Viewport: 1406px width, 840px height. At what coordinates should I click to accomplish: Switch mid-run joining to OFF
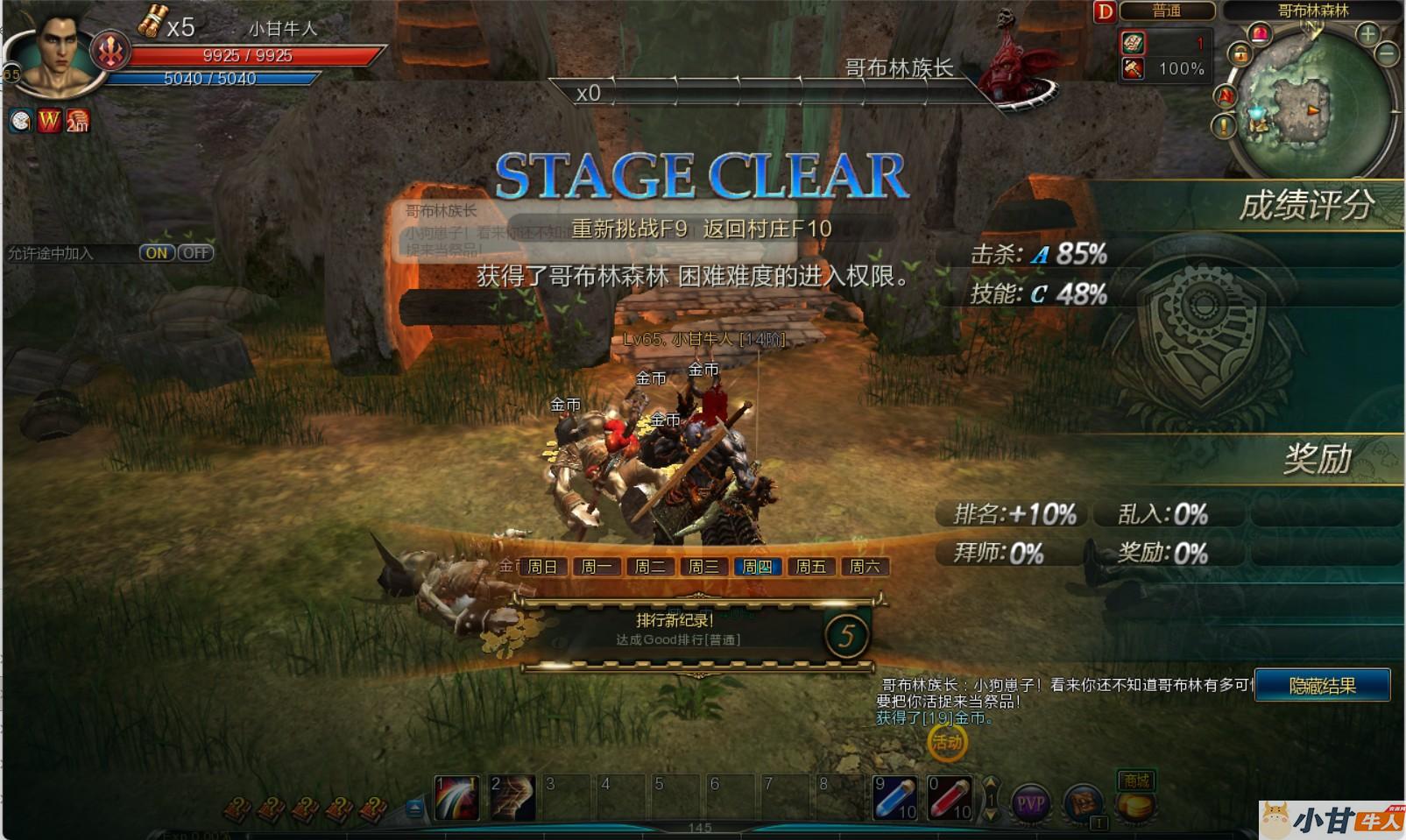click(x=195, y=253)
